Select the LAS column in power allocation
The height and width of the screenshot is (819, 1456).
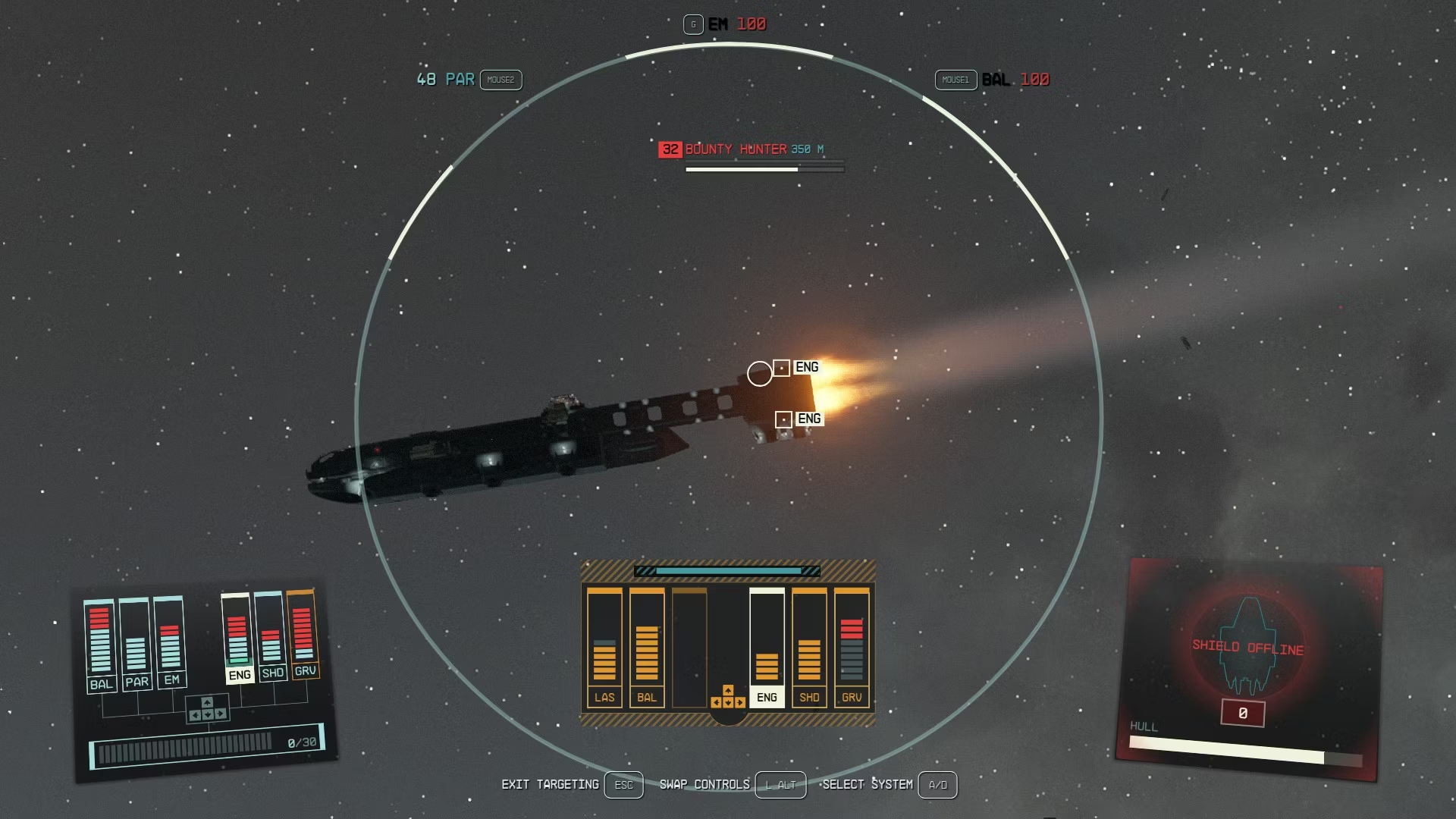pyautogui.click(x=604, y=647)
